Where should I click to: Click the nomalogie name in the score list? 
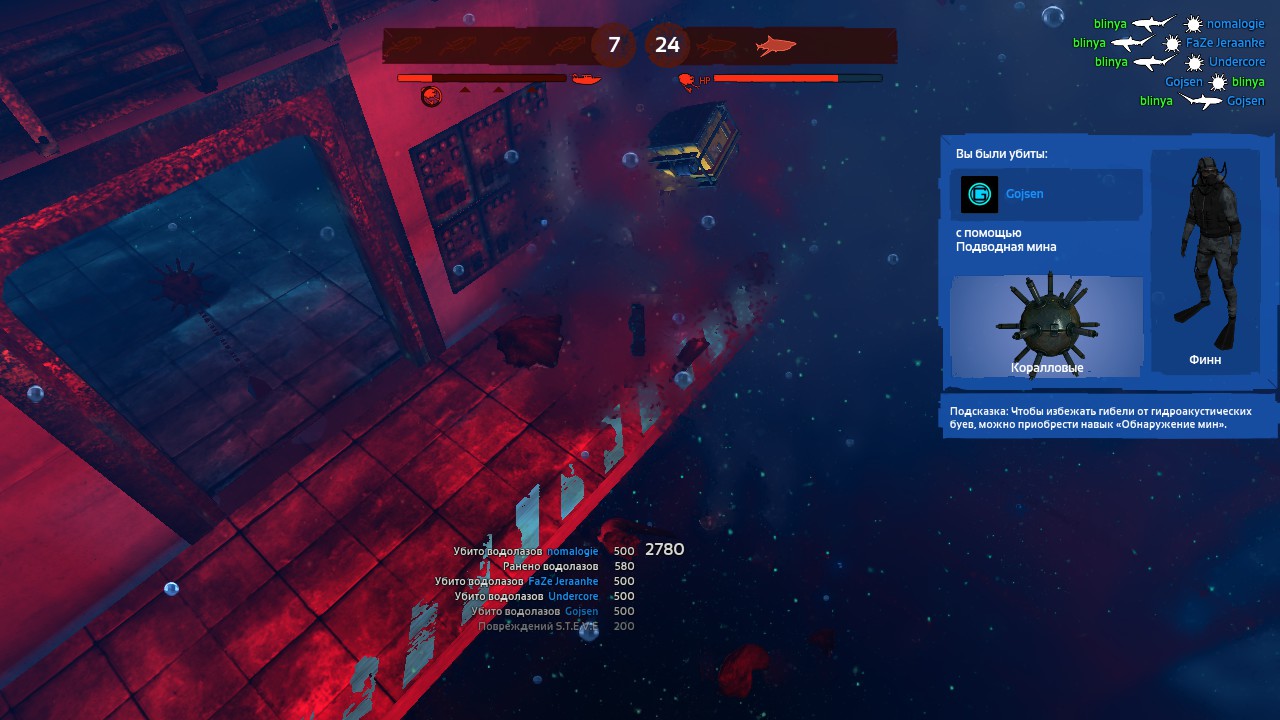(x=572, y=551)
